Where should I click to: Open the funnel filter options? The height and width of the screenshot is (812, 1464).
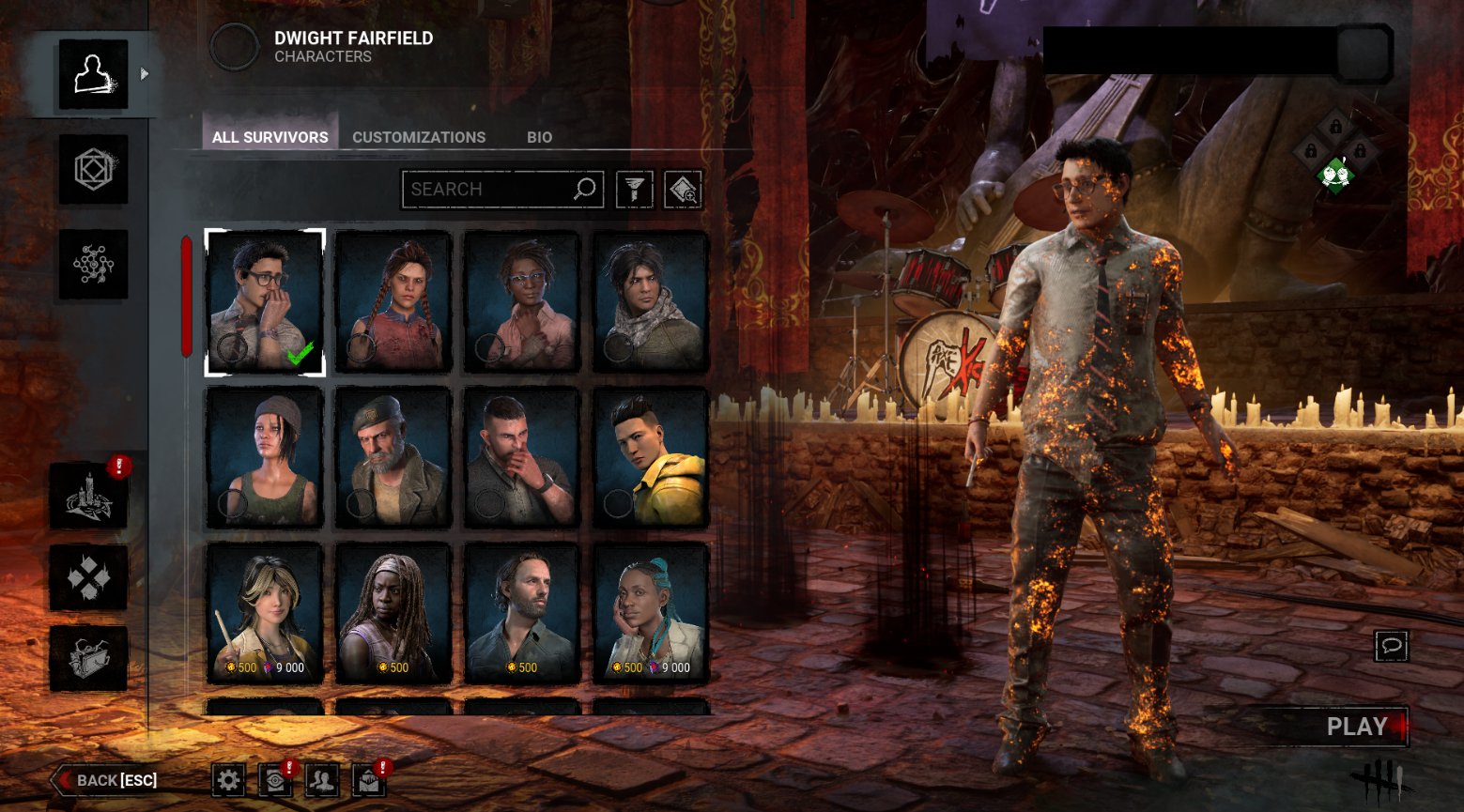(635, 190)
